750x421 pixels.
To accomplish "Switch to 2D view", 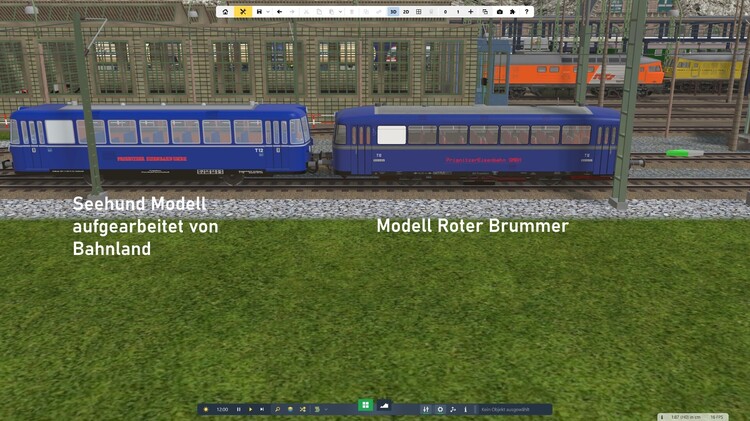I will click(406, 12).
